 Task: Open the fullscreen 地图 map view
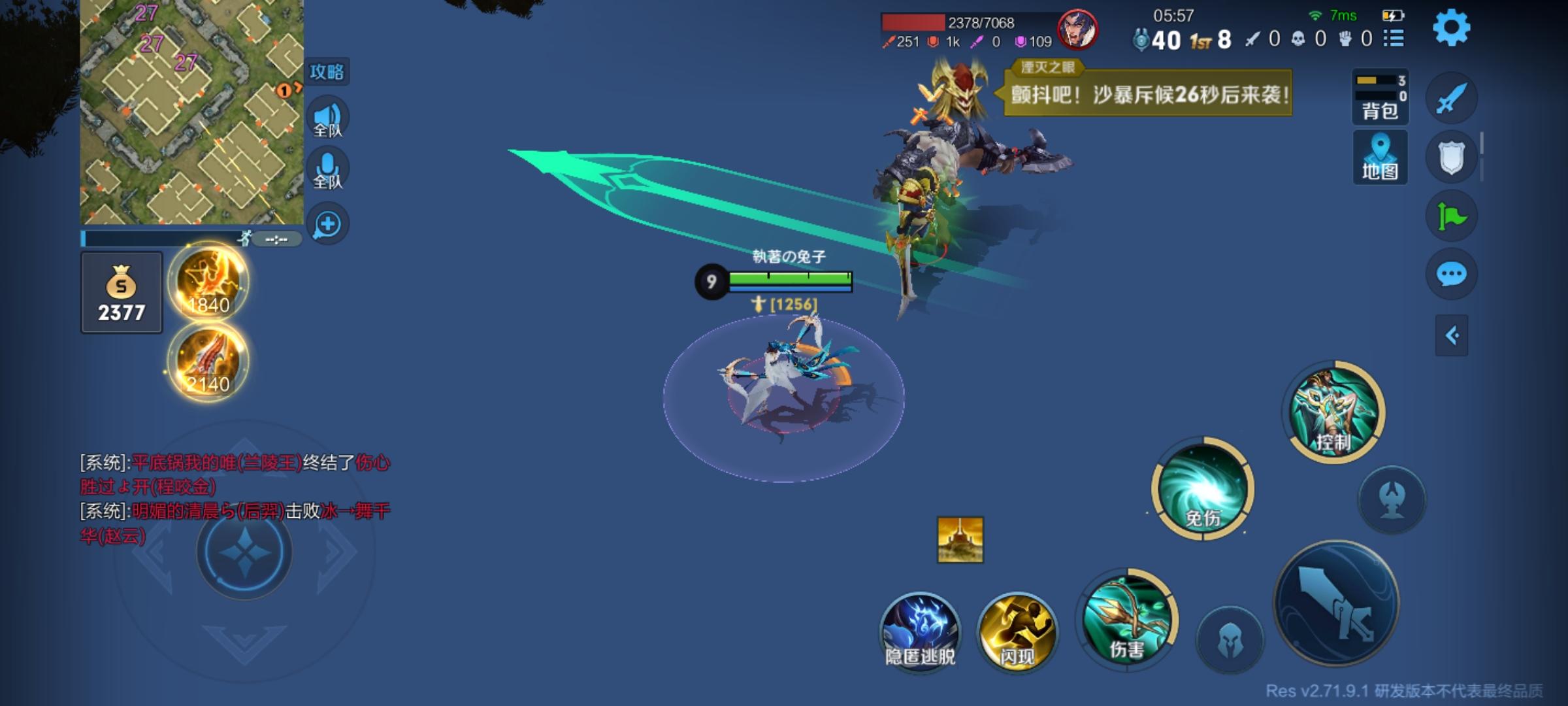tap(1380, 157)
